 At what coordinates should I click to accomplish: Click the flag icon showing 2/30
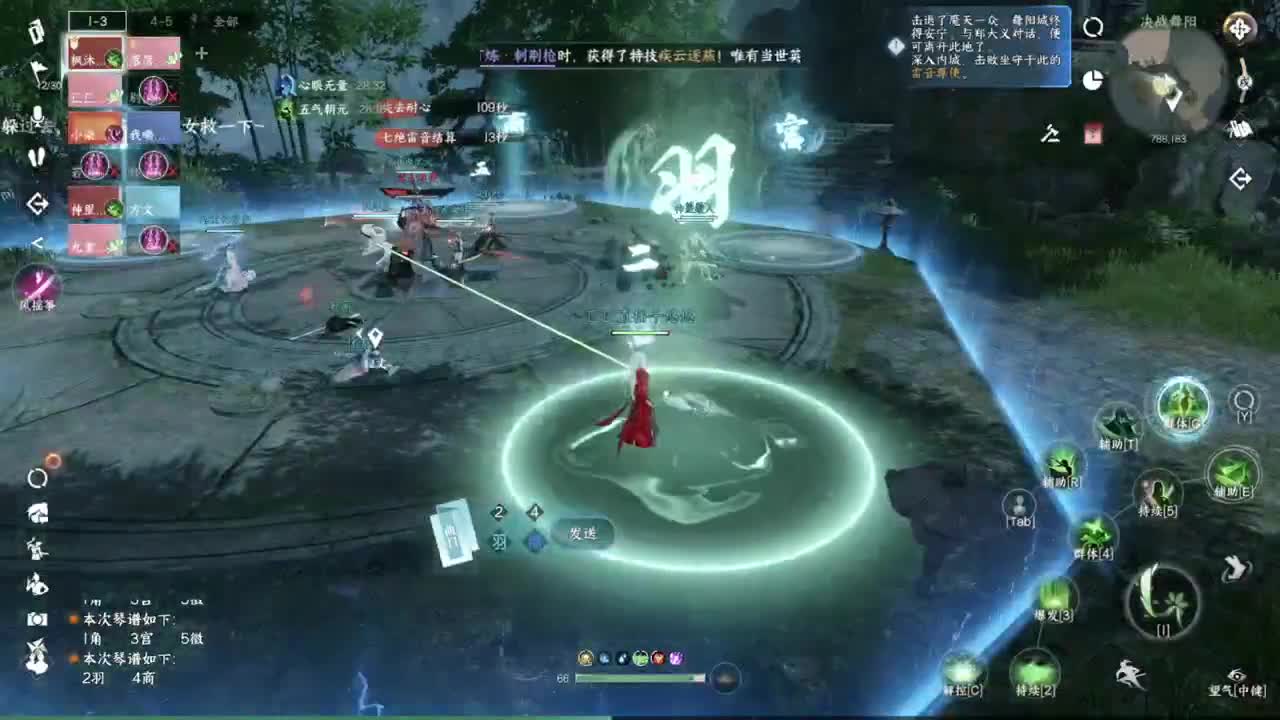[36, 67]
